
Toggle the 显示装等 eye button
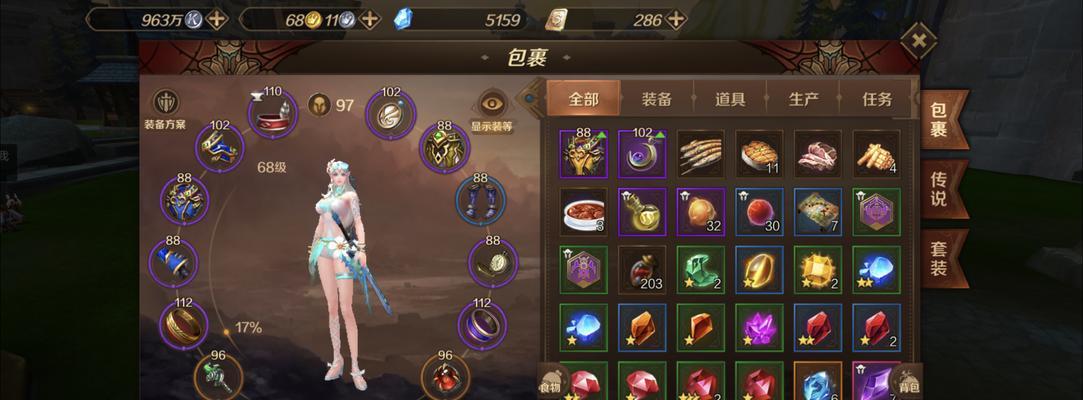point(491,108)
